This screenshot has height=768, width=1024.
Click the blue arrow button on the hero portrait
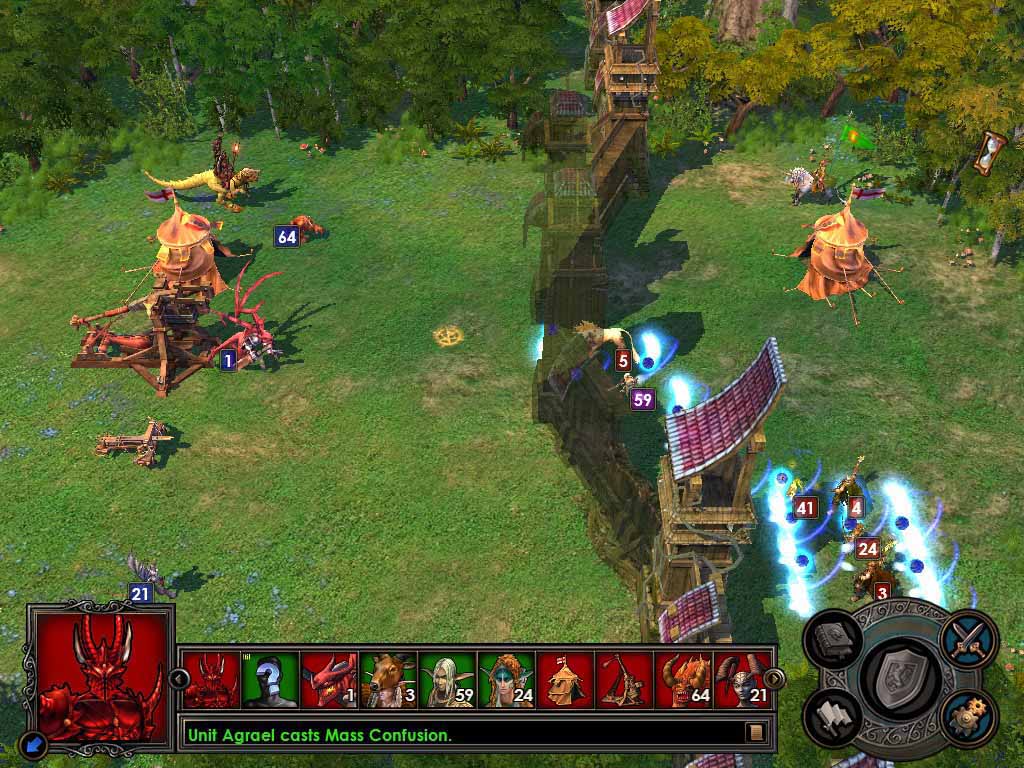[x=32, y=743]
